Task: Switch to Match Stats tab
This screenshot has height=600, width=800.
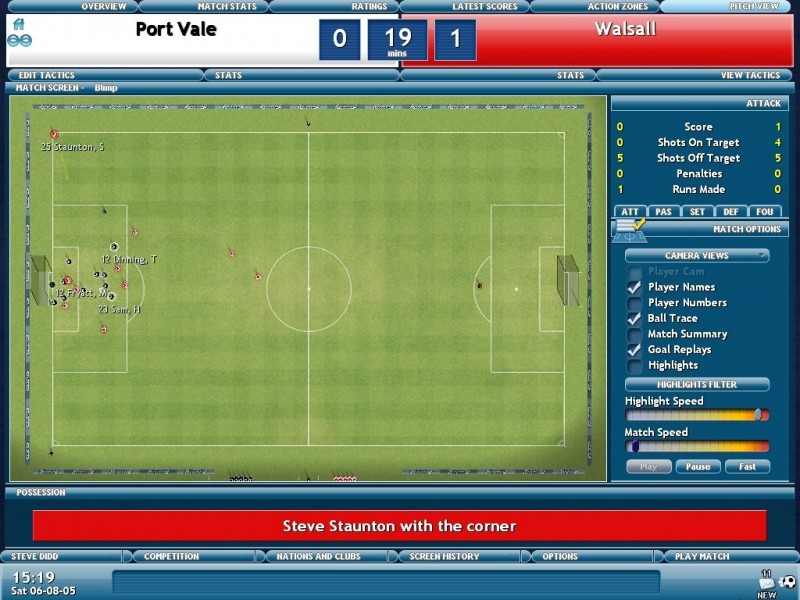Action: pos(227,7)
